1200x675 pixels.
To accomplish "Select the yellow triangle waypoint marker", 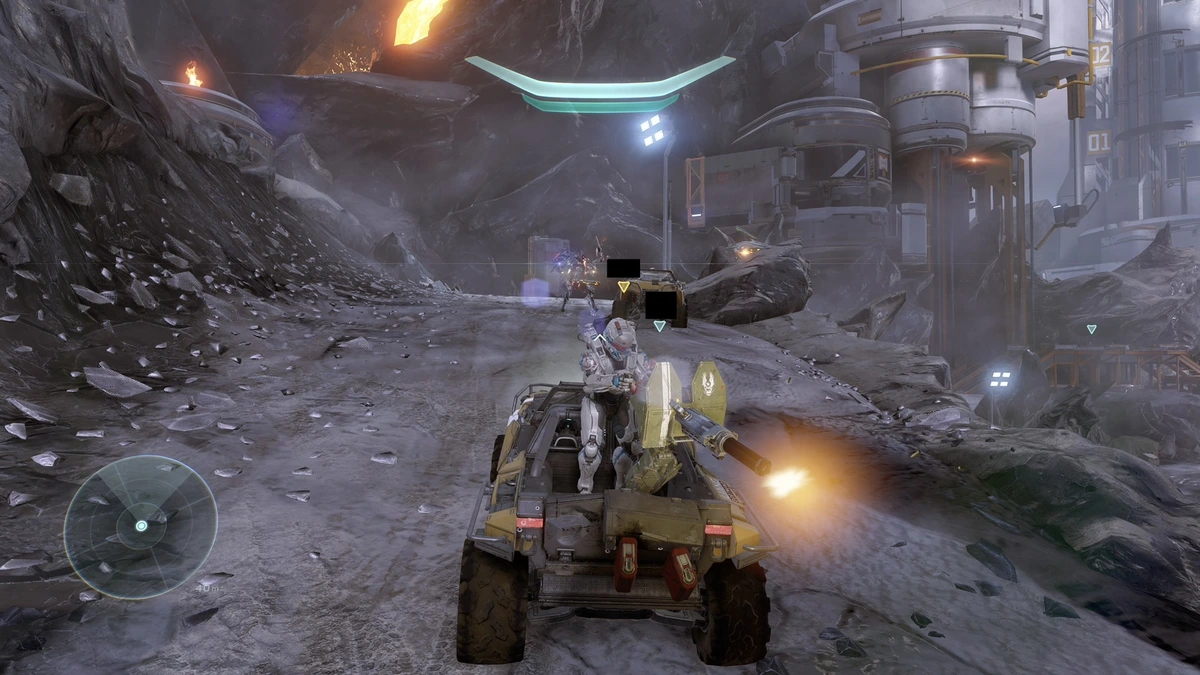I will (x=623, y=287).
